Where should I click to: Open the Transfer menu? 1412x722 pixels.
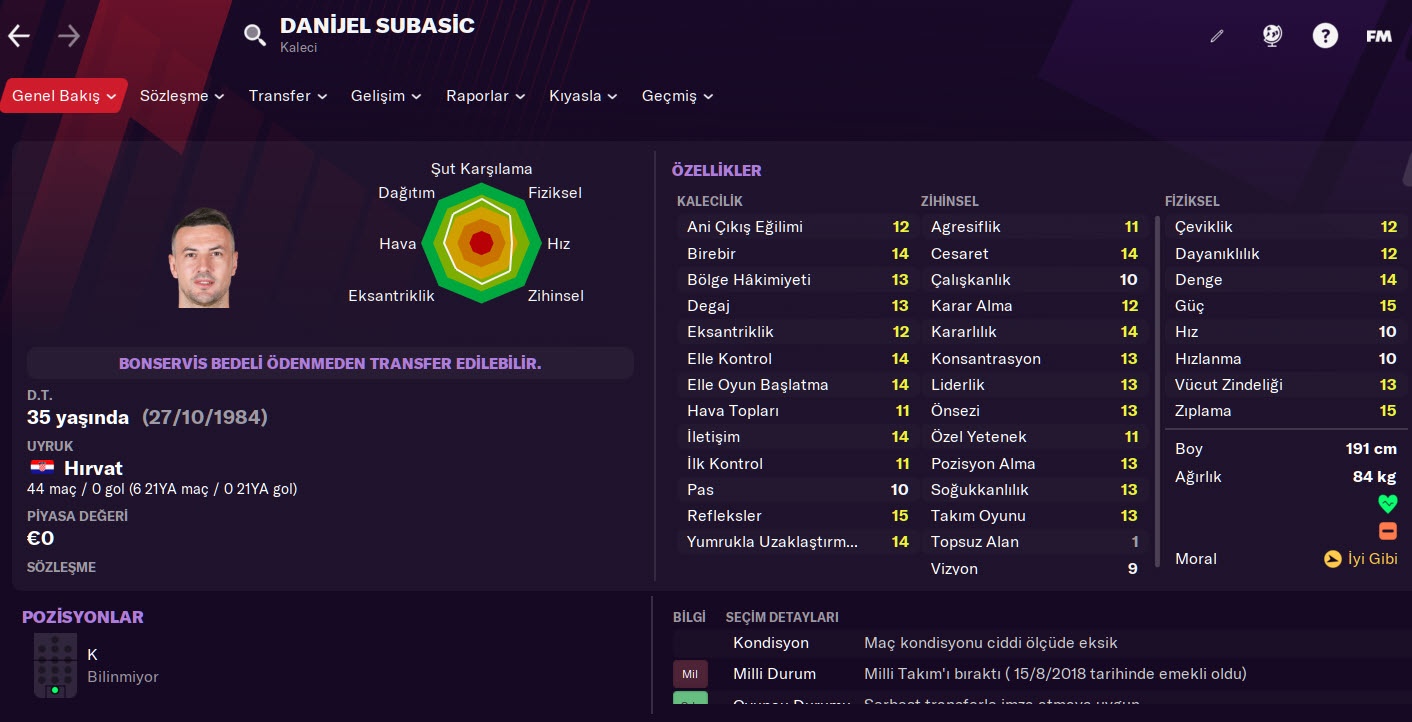[288, 96]
